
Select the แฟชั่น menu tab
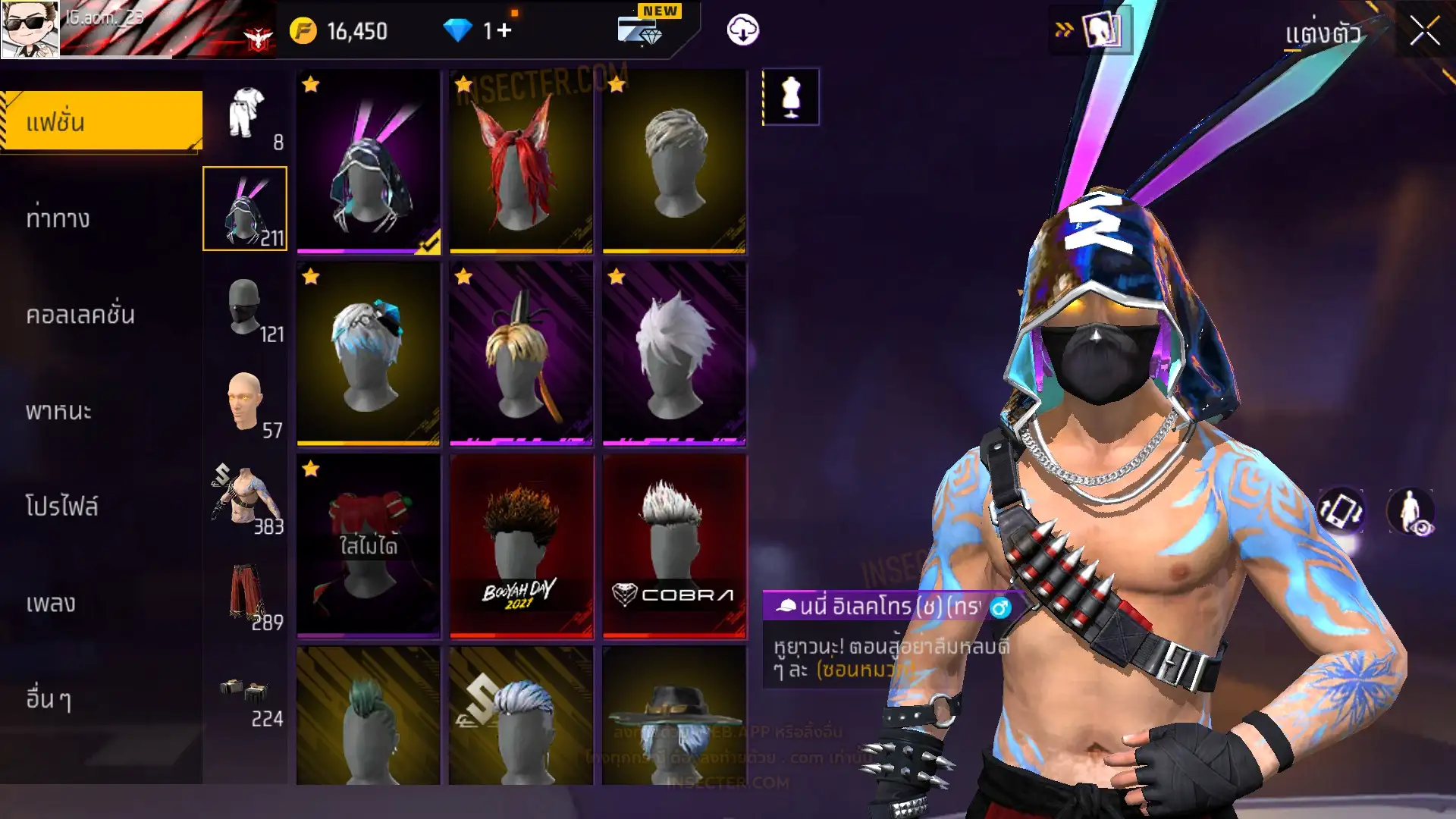[x=102, y=121]
